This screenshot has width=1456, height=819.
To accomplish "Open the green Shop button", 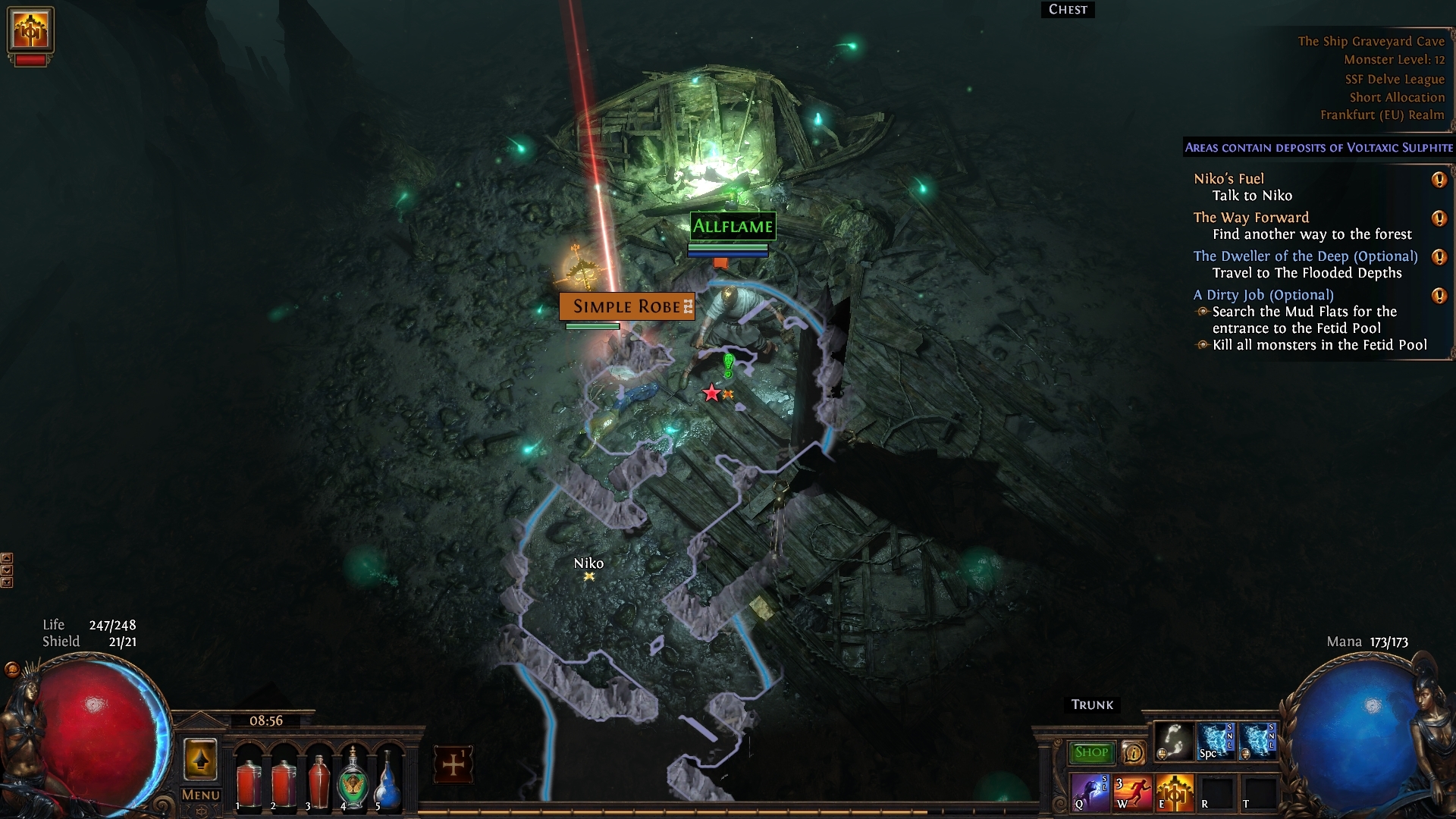I will [x=1091, y=752].
